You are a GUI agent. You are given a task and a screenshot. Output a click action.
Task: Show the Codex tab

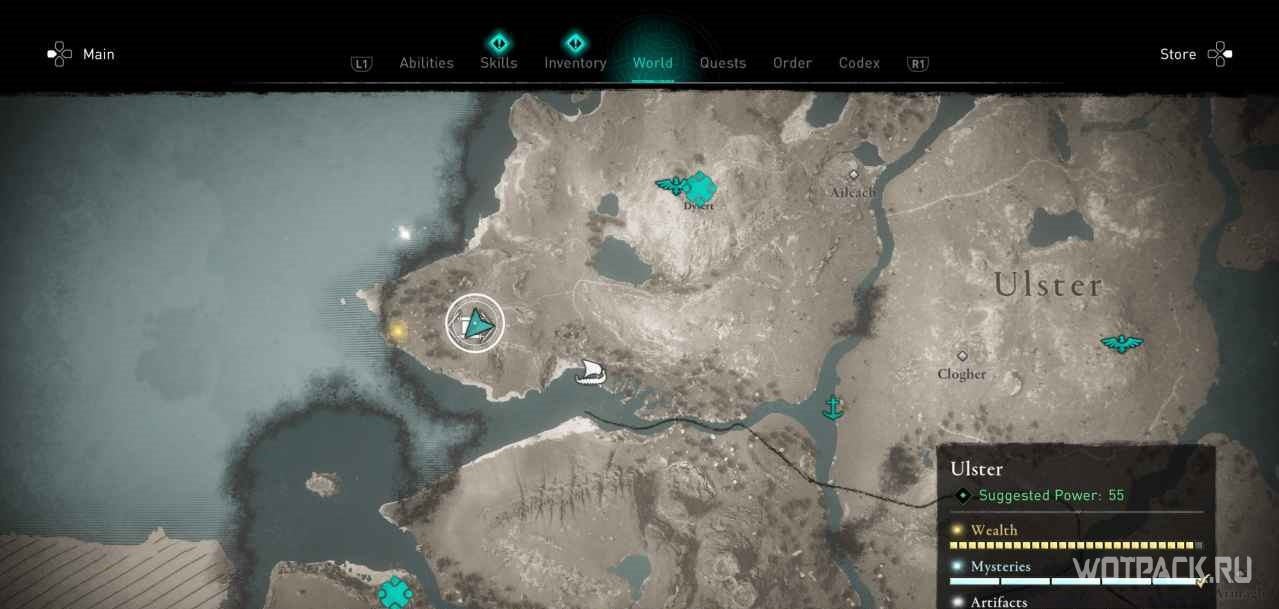[x=859, y=63]
